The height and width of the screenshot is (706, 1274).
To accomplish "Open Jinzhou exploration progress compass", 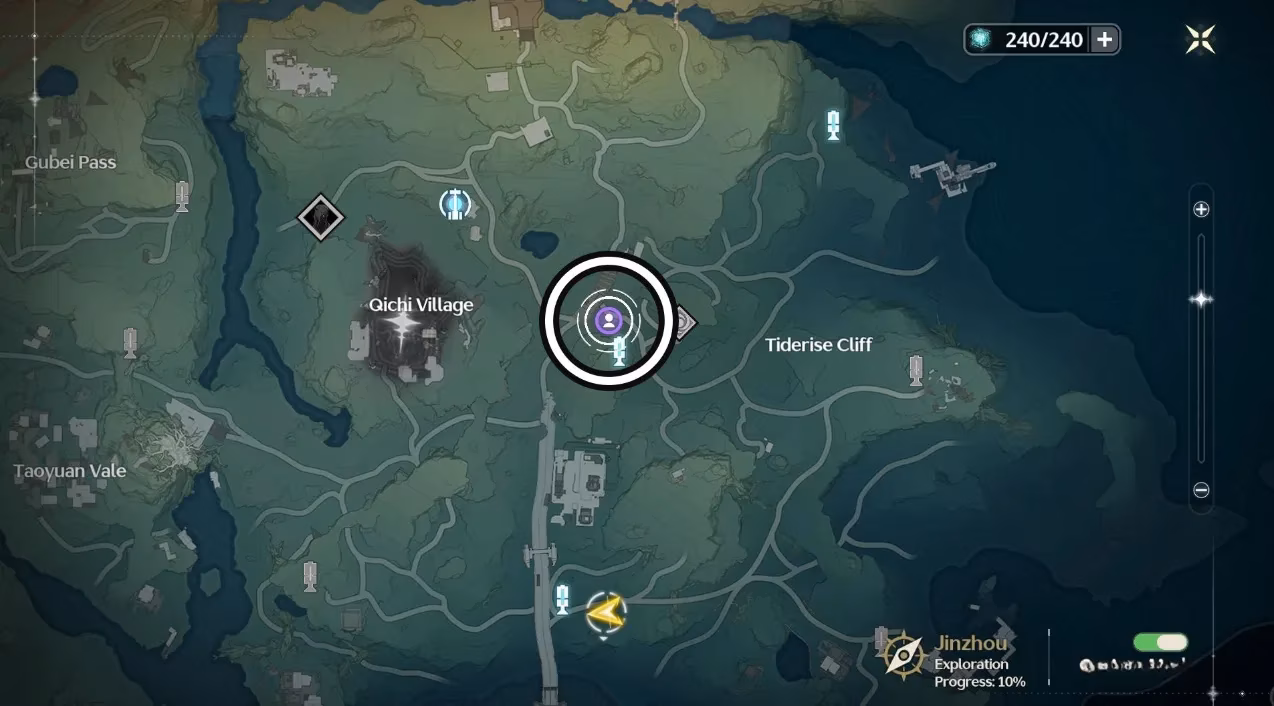I will tap(904, 655).
